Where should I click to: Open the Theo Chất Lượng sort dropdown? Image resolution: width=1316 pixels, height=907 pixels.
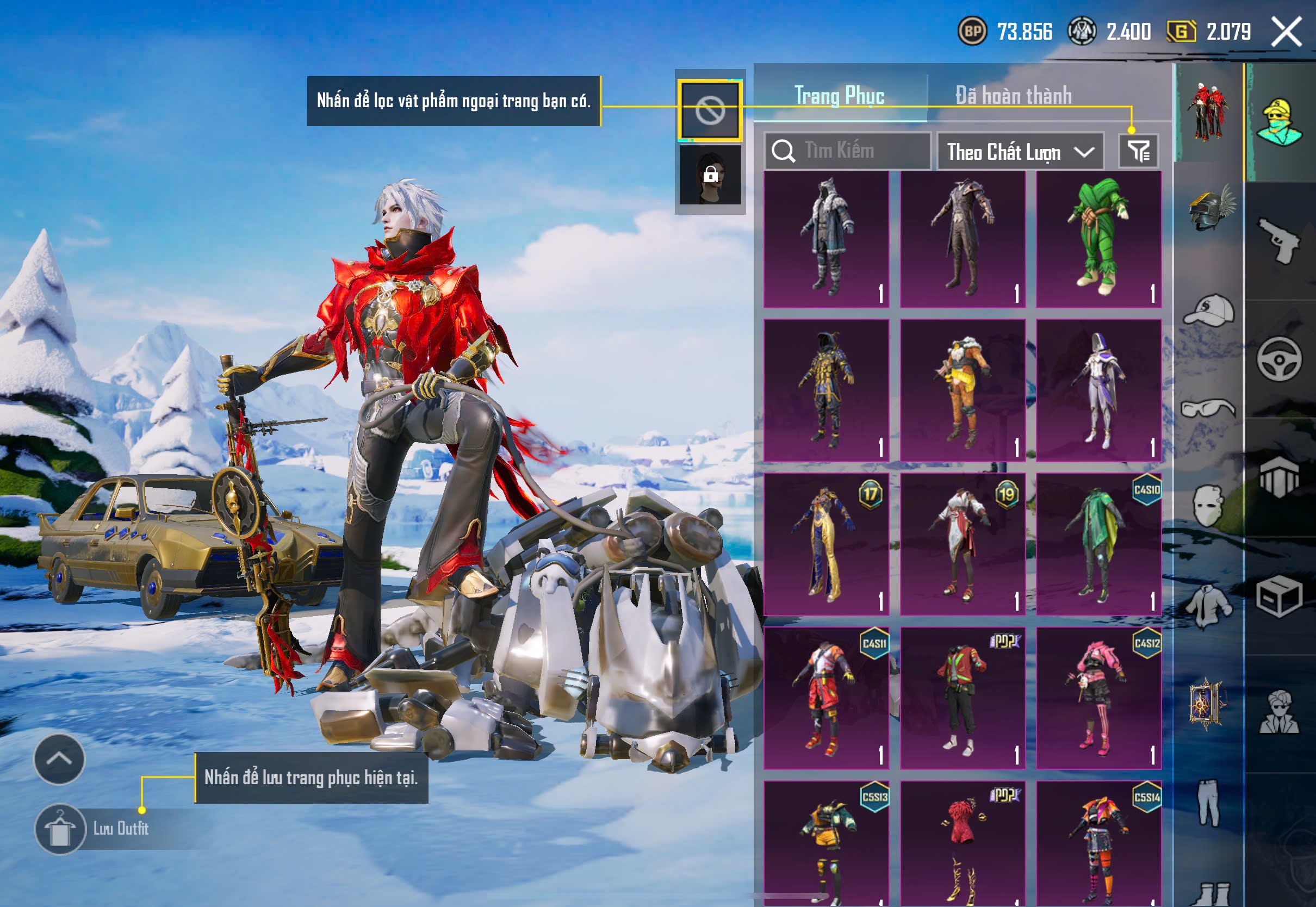[x=1020, y=152]
